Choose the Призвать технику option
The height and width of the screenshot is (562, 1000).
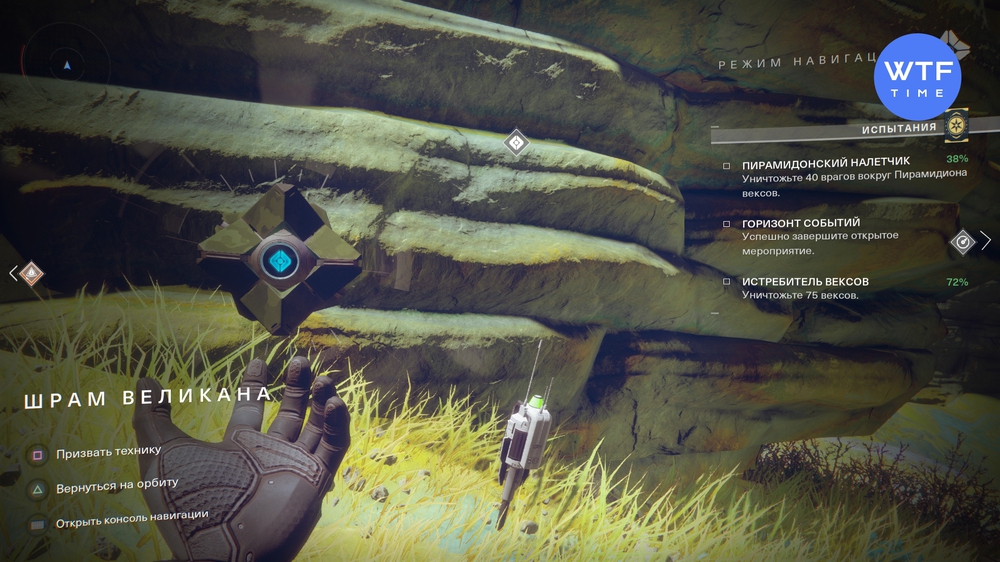point(108,451)
